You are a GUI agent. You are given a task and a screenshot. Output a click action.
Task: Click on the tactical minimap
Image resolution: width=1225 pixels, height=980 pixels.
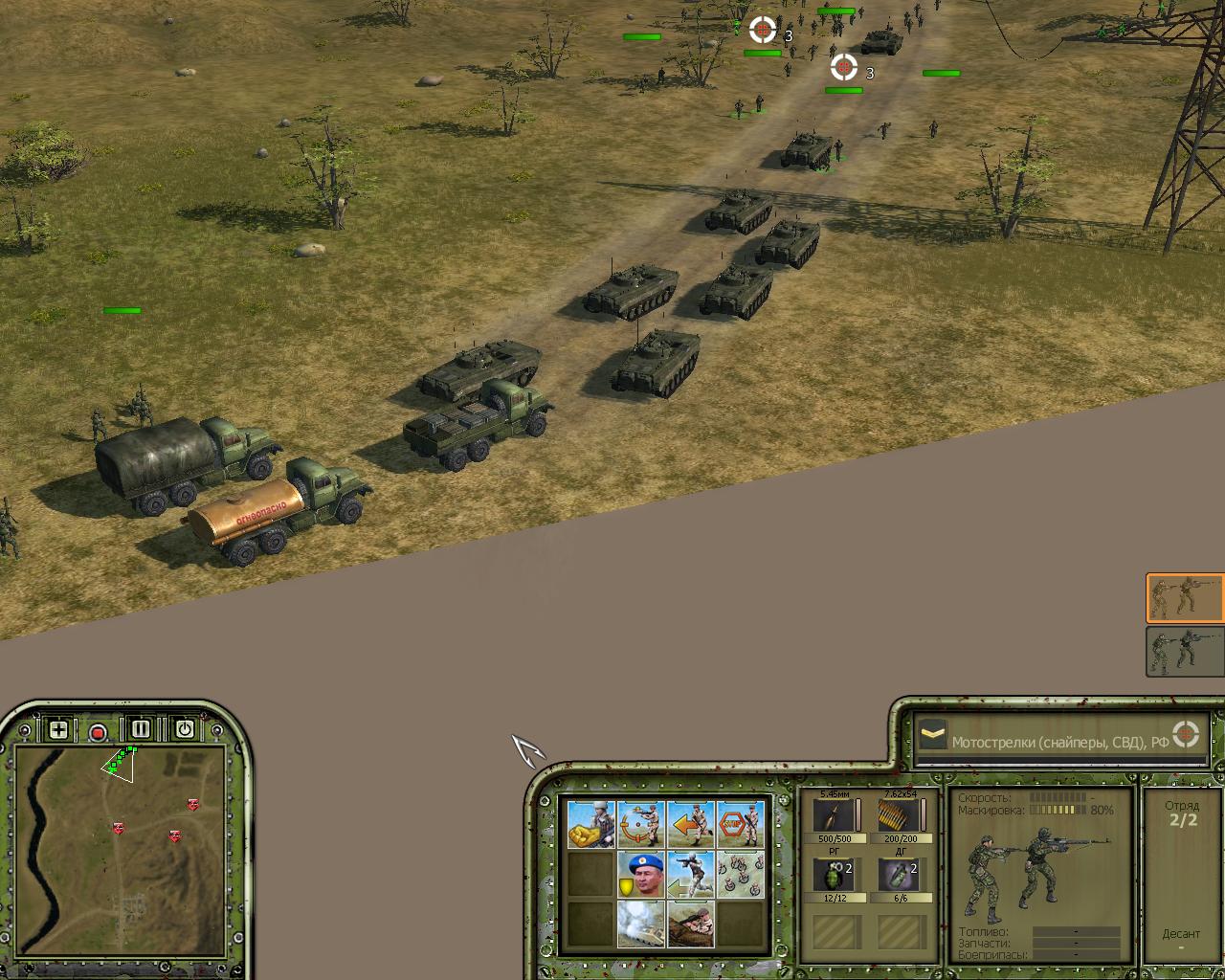pos(120,842)
